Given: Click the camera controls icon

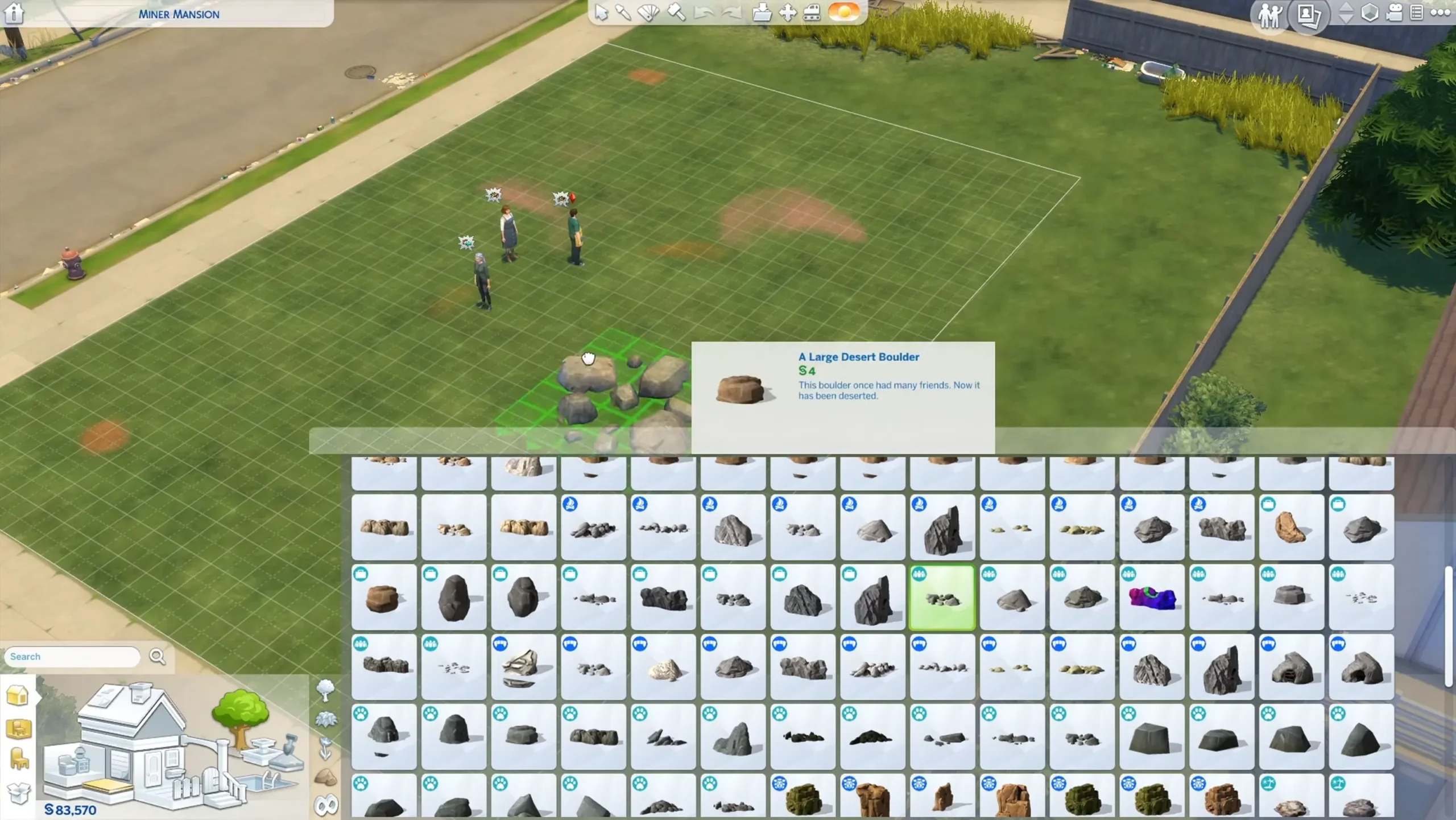Looking at the screenshot, I should coord(1394,13).
